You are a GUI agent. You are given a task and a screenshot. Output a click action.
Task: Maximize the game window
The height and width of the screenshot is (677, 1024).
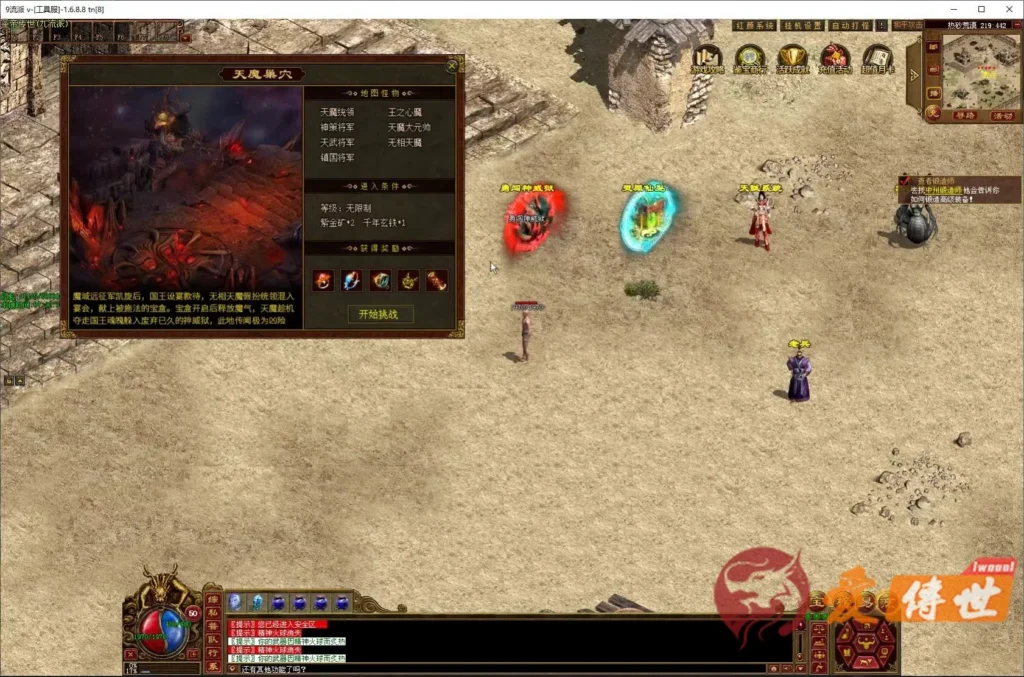tap(981, 9)
